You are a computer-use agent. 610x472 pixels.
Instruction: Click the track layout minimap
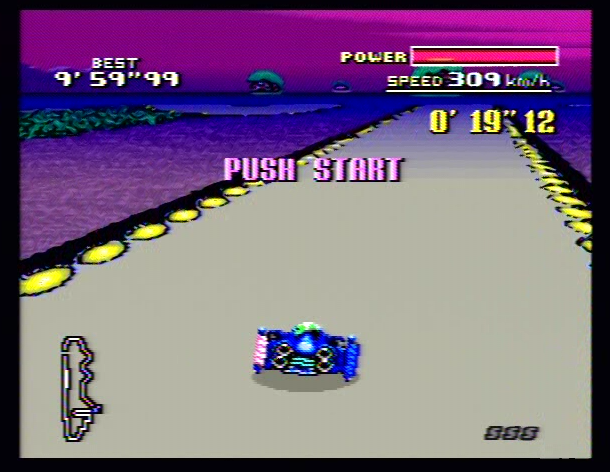pos(80,388)
